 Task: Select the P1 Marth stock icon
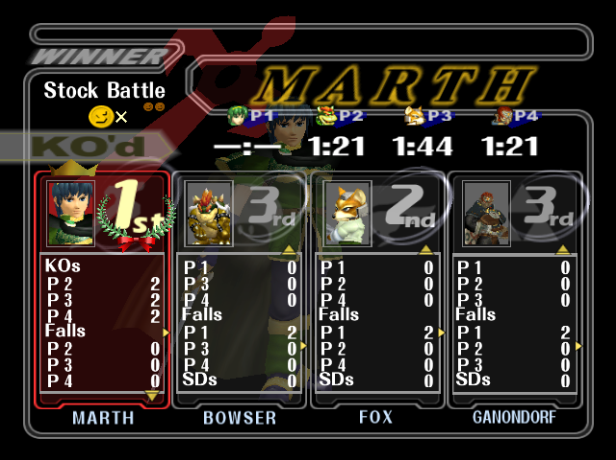click(237, 115)
